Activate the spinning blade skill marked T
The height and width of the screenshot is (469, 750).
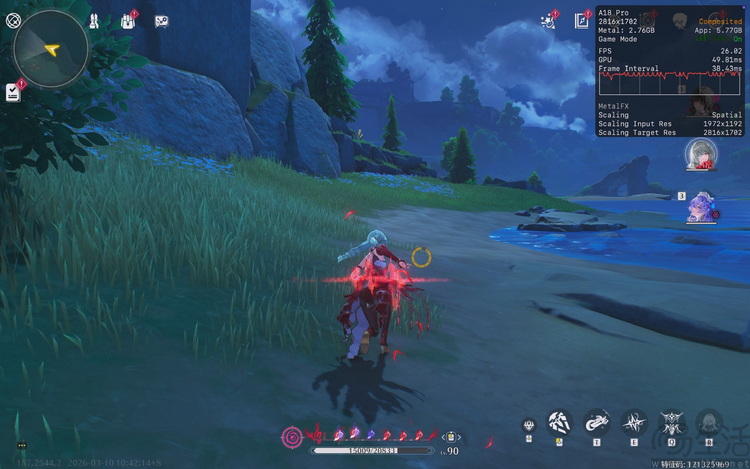(x=596, y=423)
